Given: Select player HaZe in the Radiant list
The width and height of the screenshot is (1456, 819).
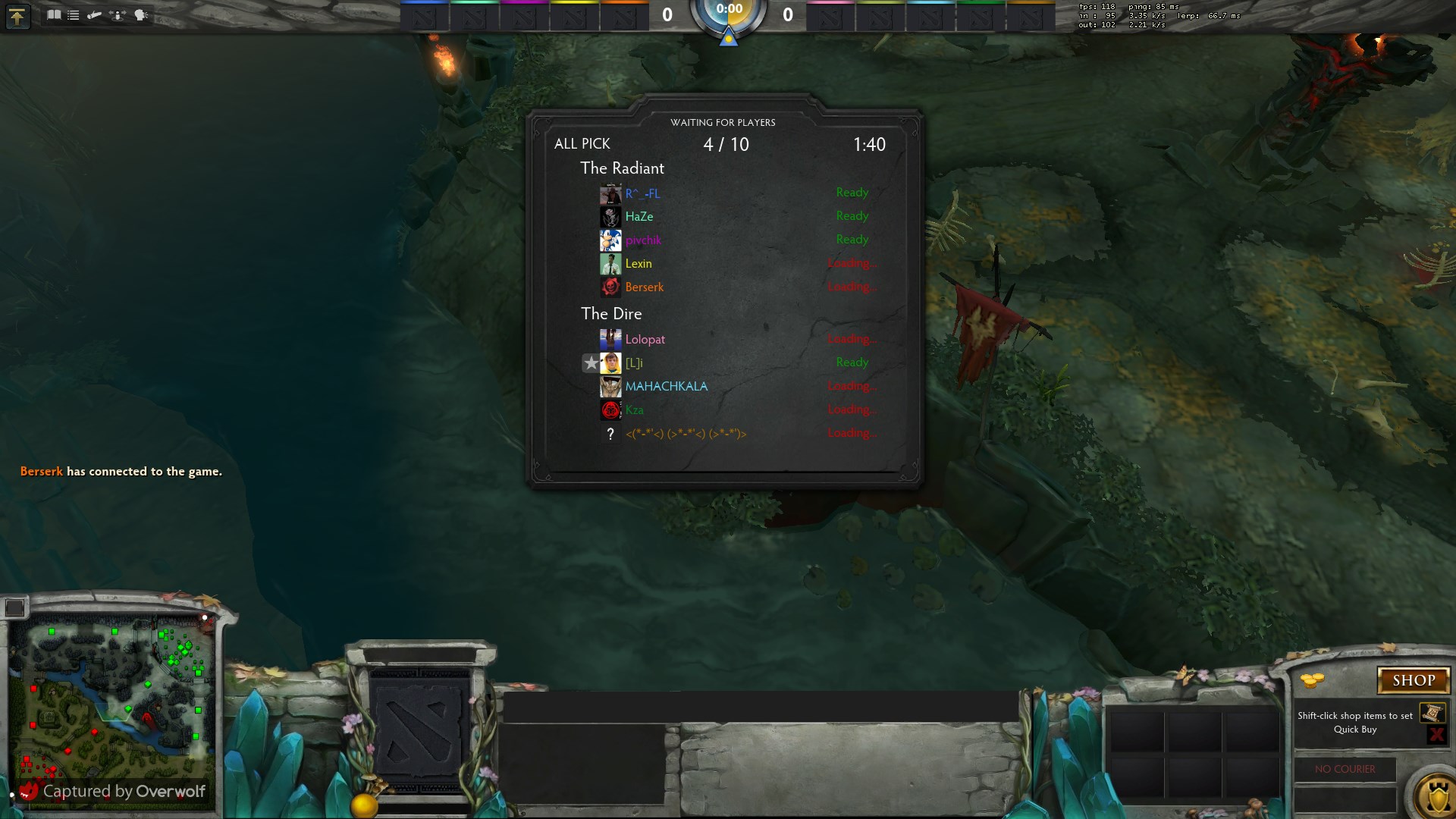Looking at the screenshot, I should point(639,217).
